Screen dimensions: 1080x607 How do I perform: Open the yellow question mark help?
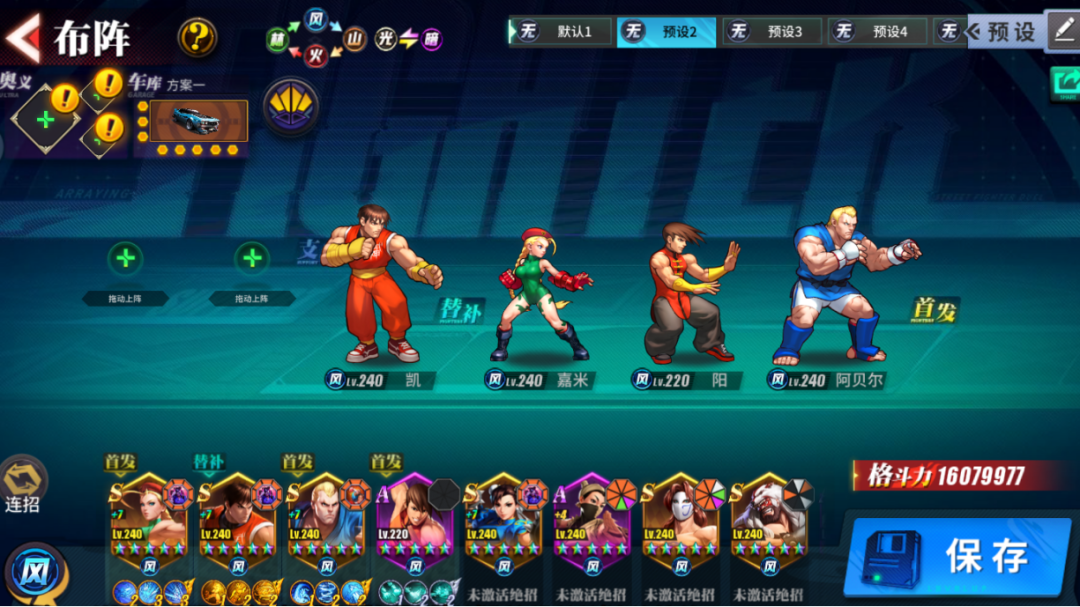(x=197, y=38)
